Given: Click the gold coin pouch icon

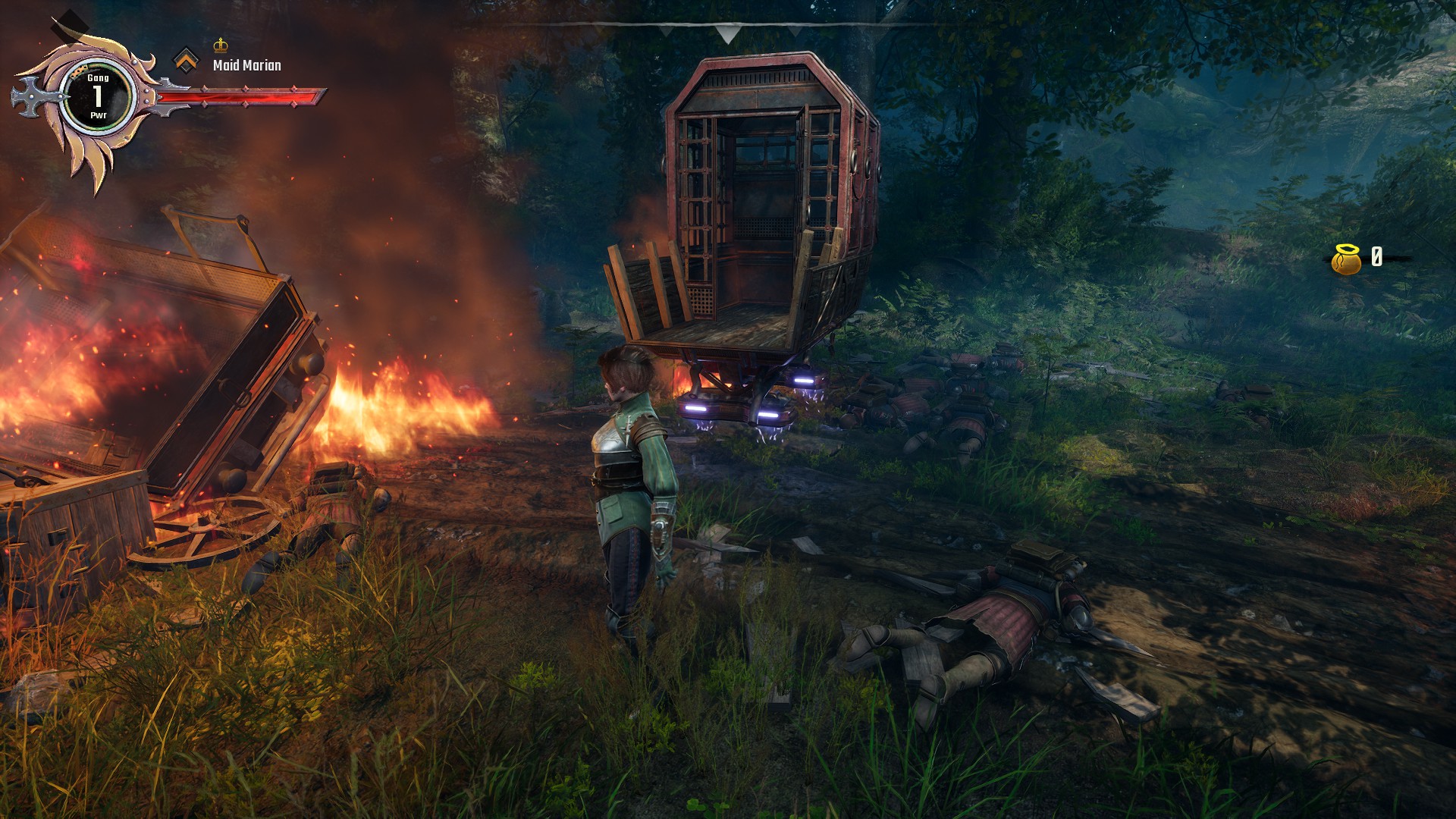Looking at the screenshot, I should (x=1346, y=259).
